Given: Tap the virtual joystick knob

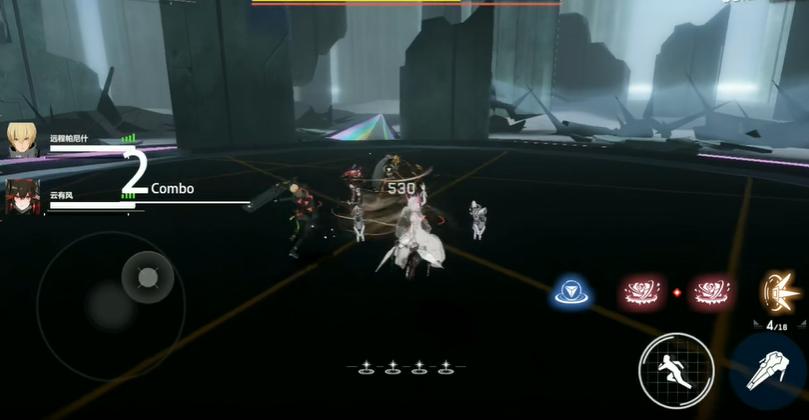Looking at the screenshot, I should (147, 277).
